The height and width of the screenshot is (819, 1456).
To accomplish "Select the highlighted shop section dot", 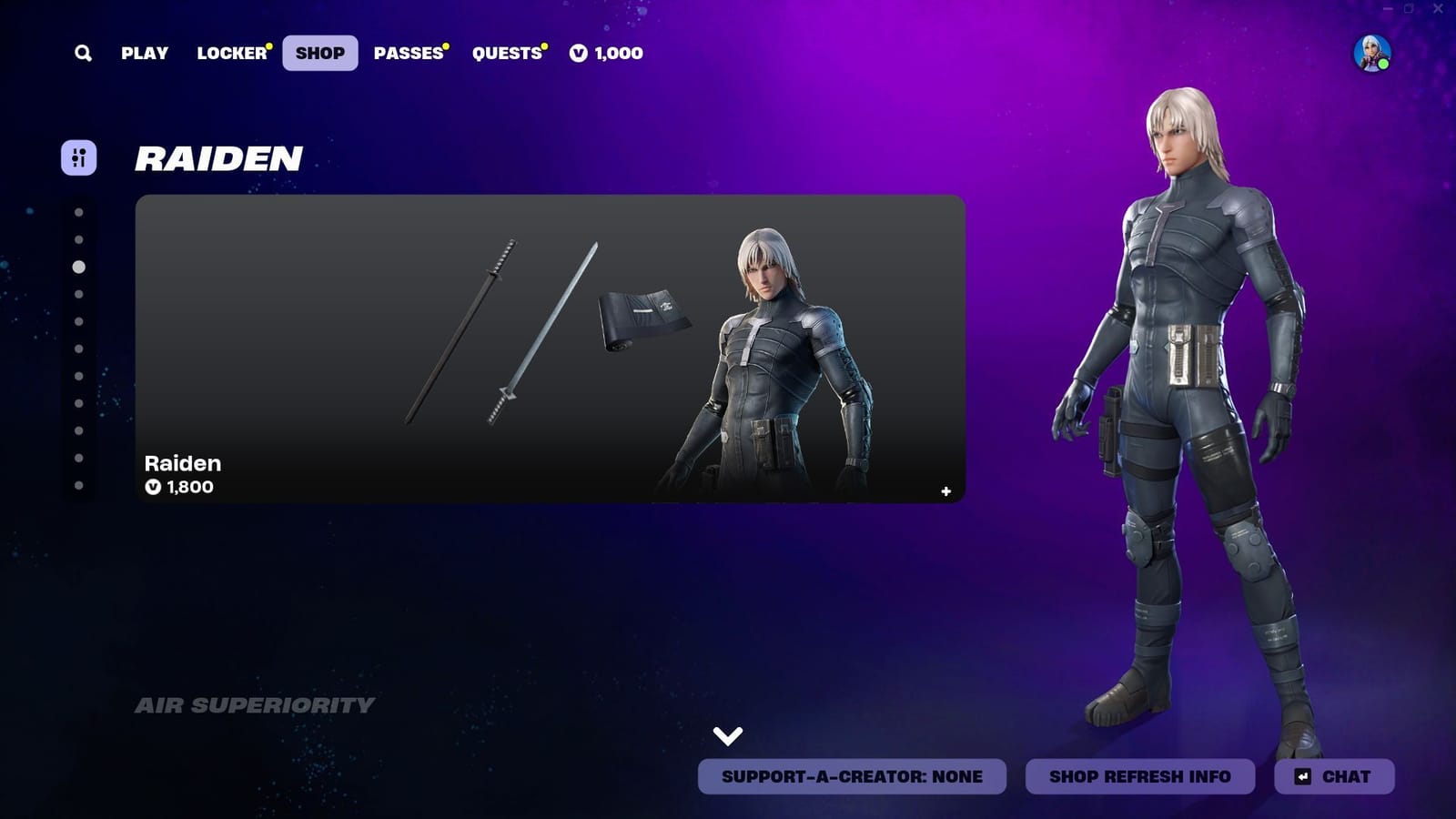I will [x=76, y=267].
